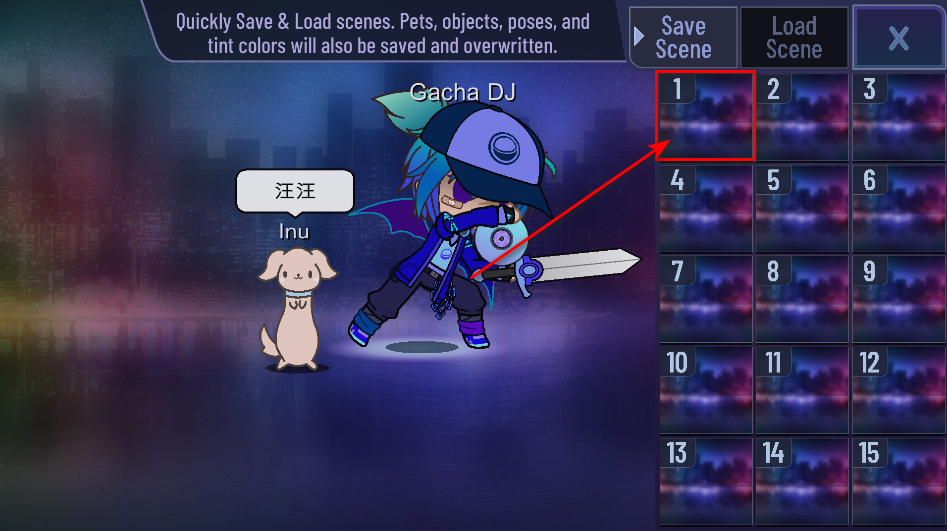947x531 pixels.
Task: Pick scene slot 9
Action: click(x=897, y=298)
